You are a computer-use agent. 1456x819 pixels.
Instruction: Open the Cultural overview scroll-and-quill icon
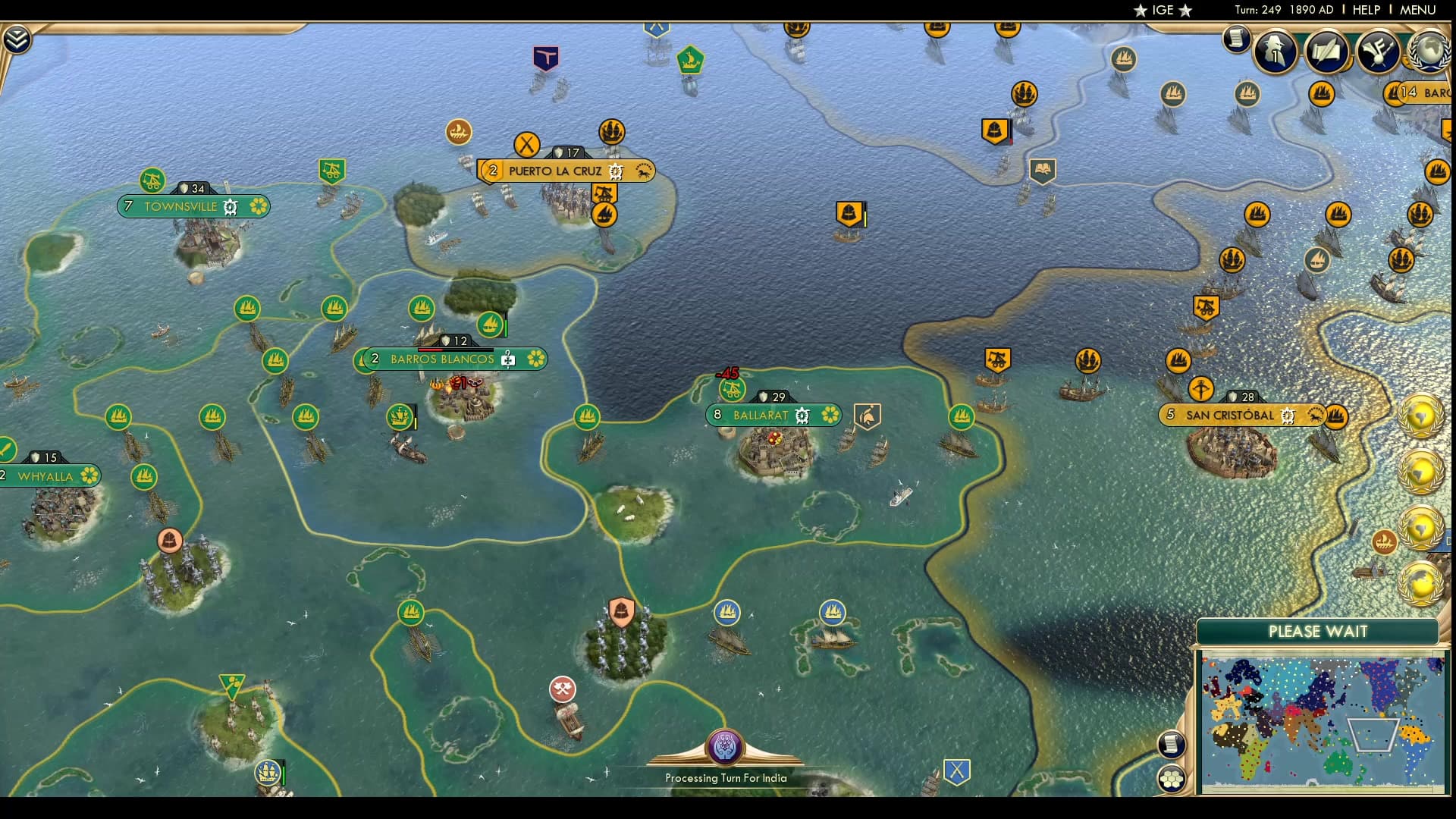click(1326, 52)
